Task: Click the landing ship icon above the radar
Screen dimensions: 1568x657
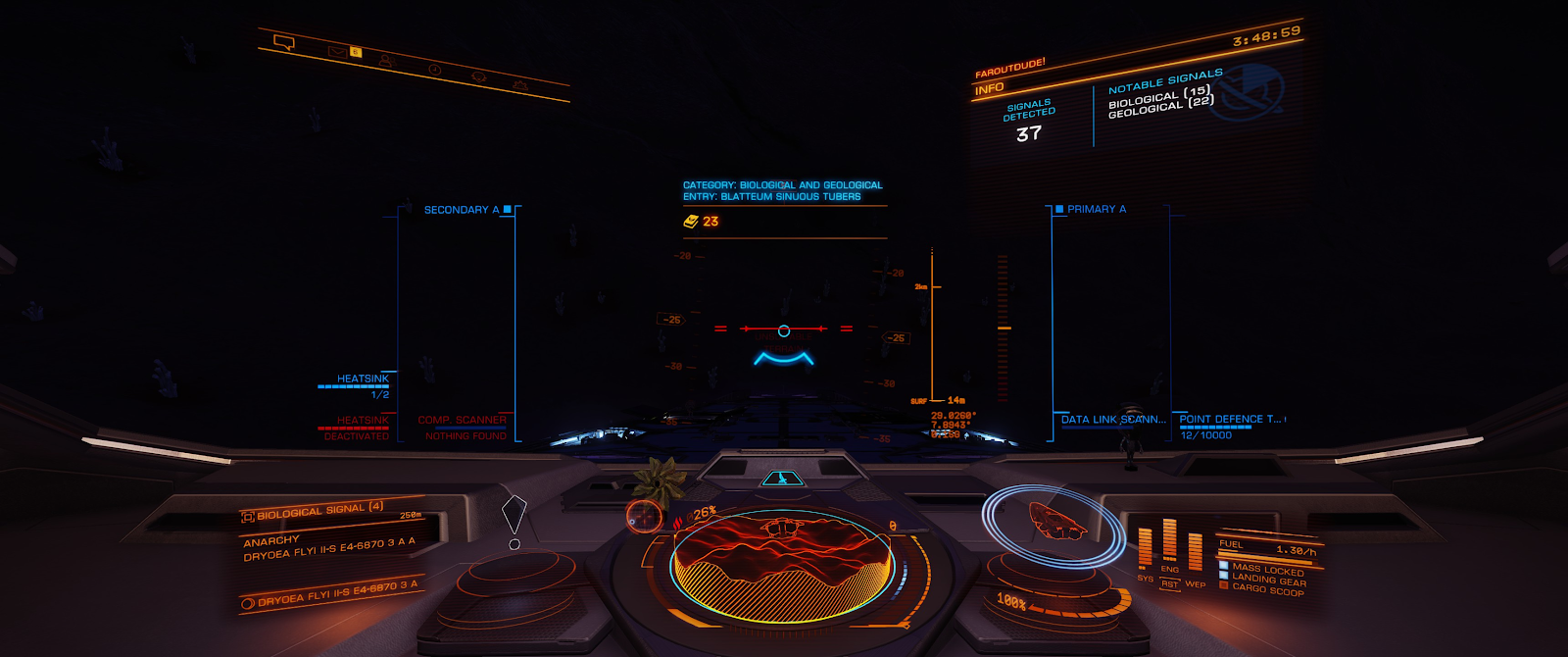Action: tap(781, 479)
